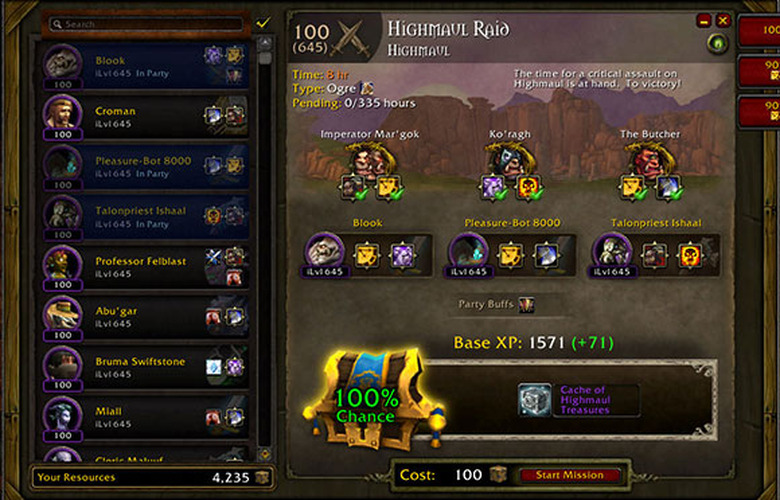The image size is (780, 500).
Task: Minimize the mission panel with the minus button
Action: [x=704, y=20]
